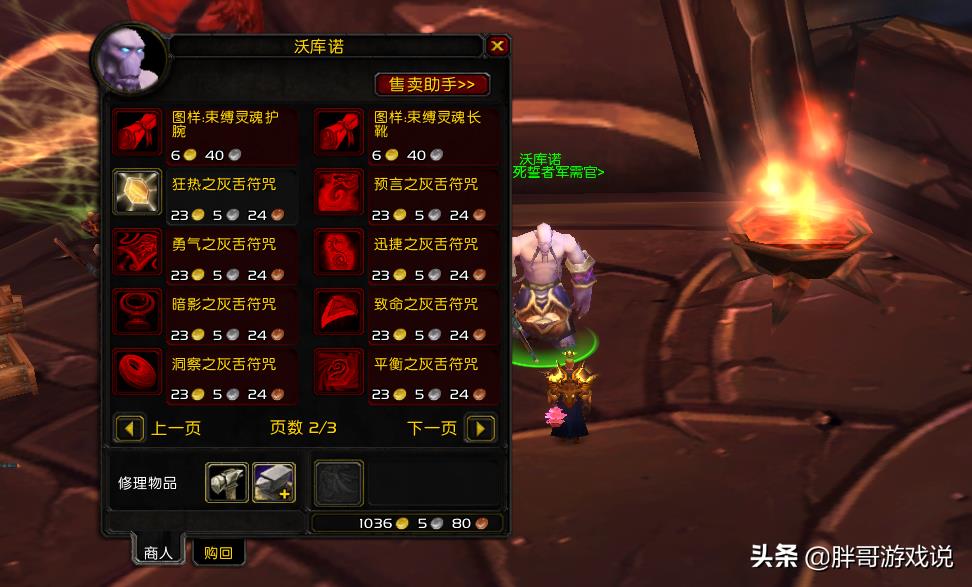This screenshot has height=587, width=972.
Task: Choose 致命之灰舌符咒 from merchant
Action: pos(339,311)
